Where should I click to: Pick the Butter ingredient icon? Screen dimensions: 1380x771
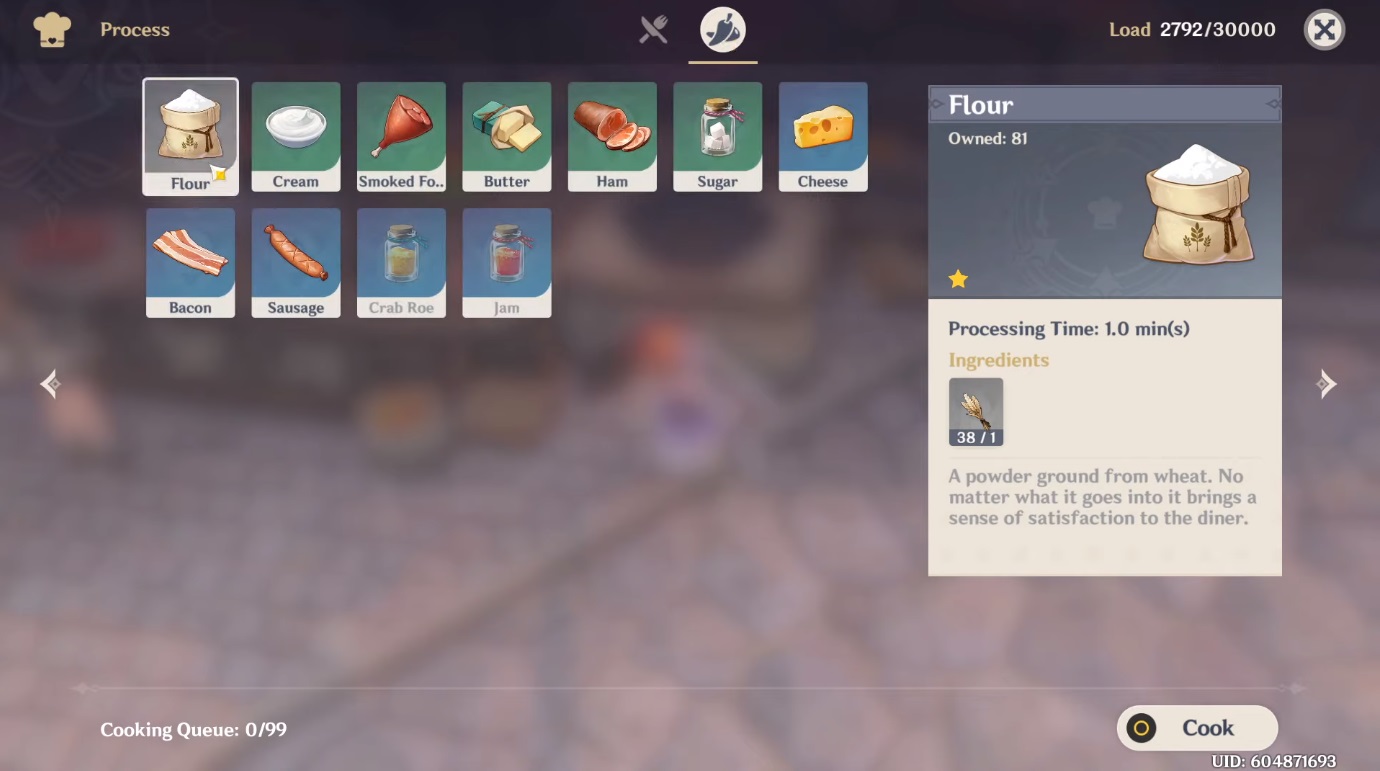coord(506,136)
